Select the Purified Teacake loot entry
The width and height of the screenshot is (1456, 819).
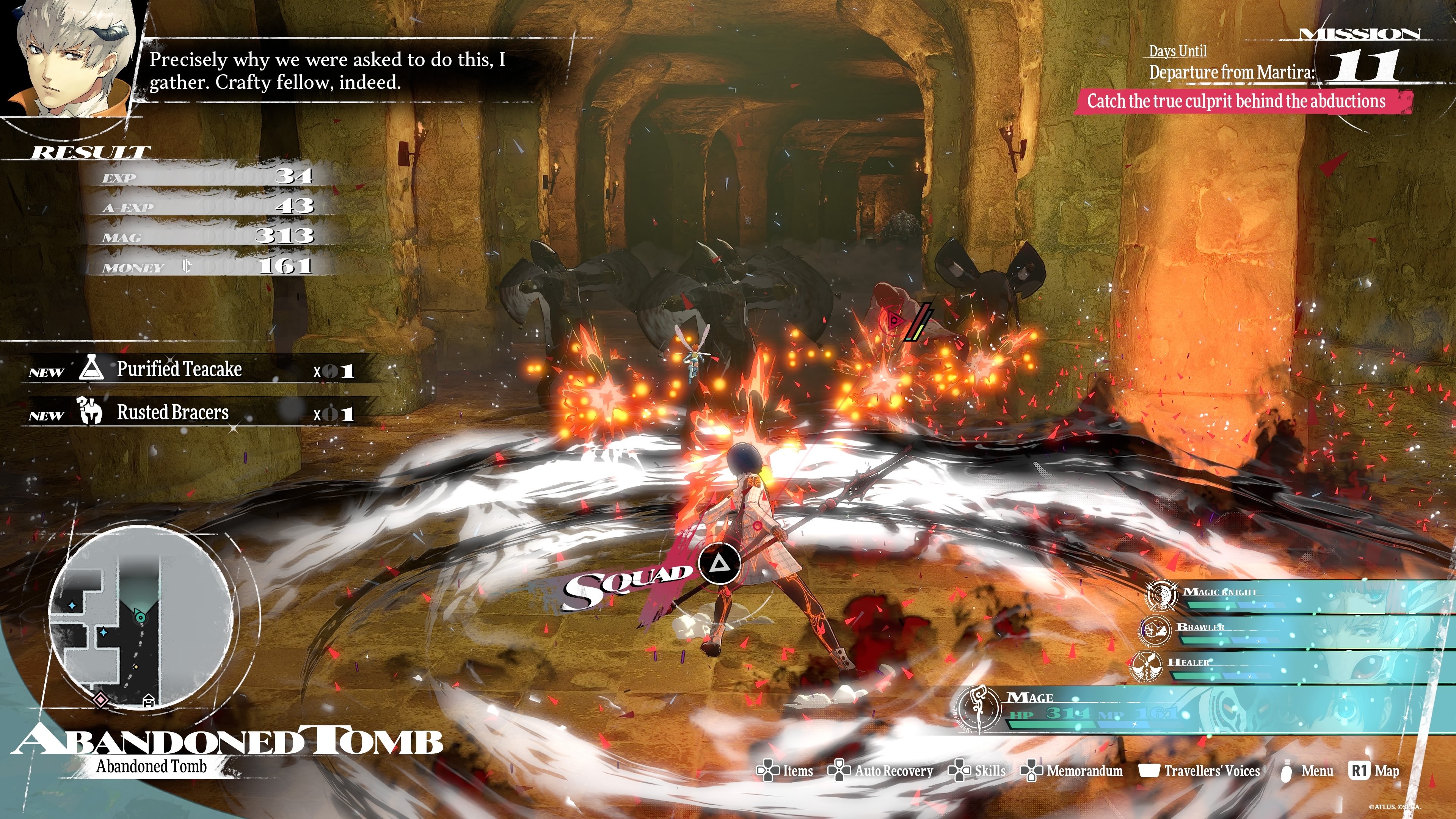coord(192,370)
